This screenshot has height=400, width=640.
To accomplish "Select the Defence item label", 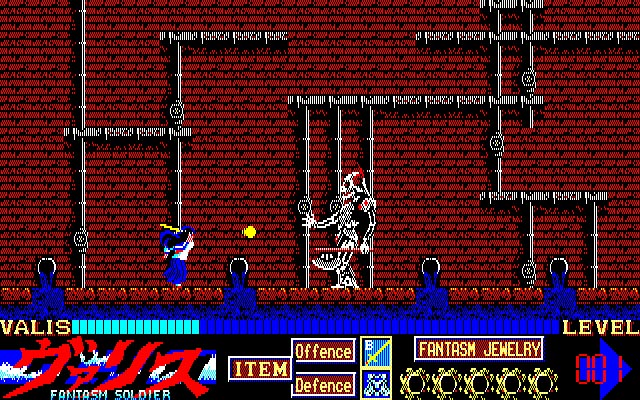I will point(323,384).
